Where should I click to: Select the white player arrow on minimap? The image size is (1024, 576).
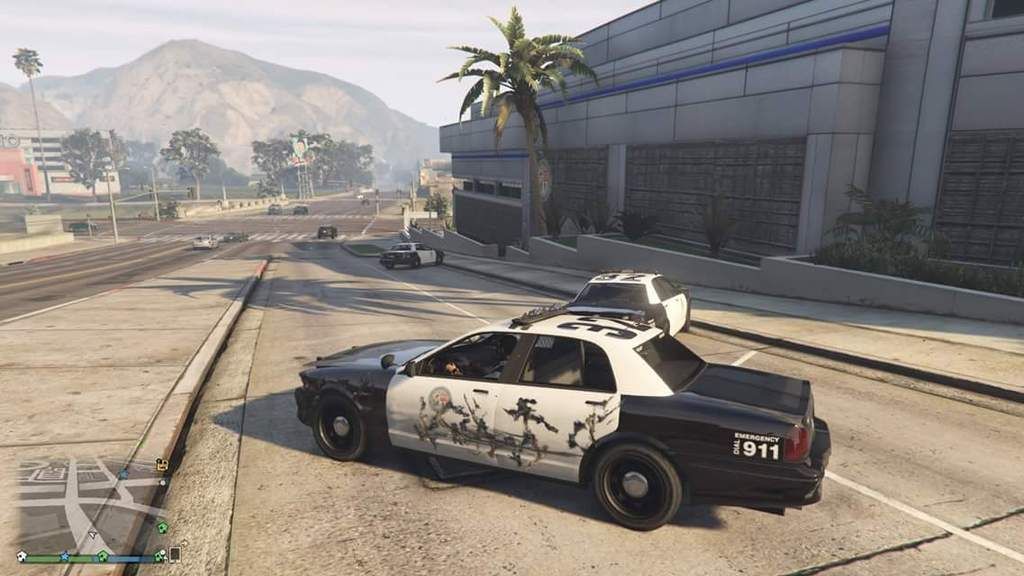tap(94, 535)
